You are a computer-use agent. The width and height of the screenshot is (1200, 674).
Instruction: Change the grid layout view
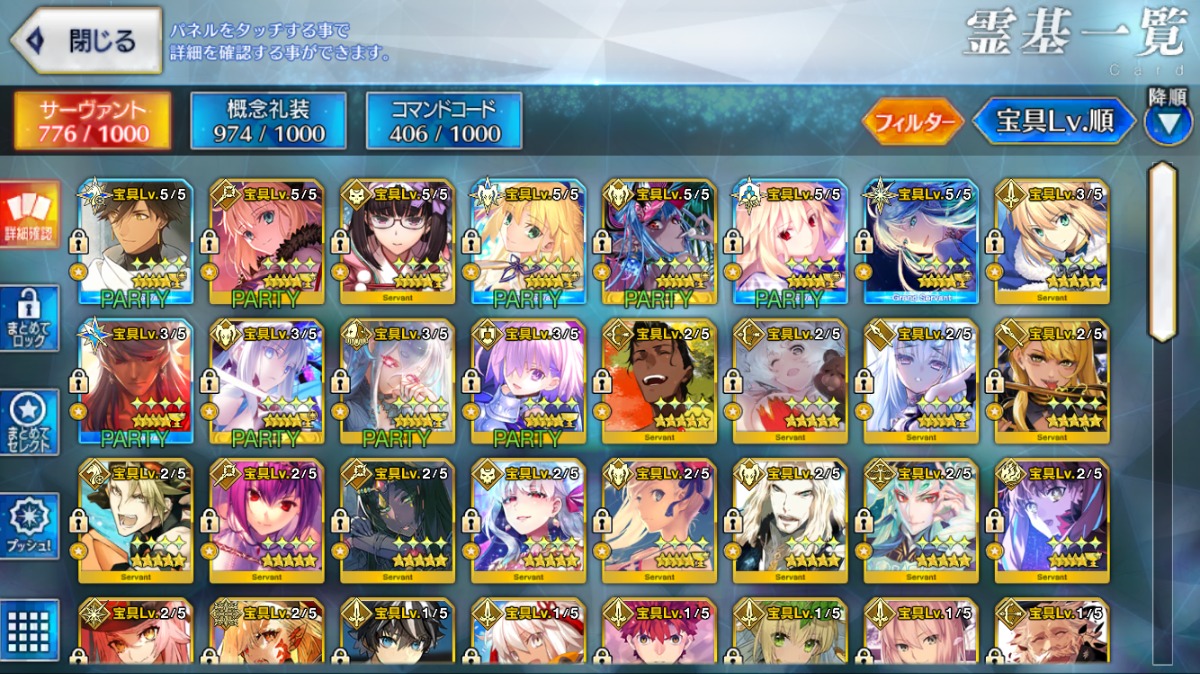pos(29,629)
